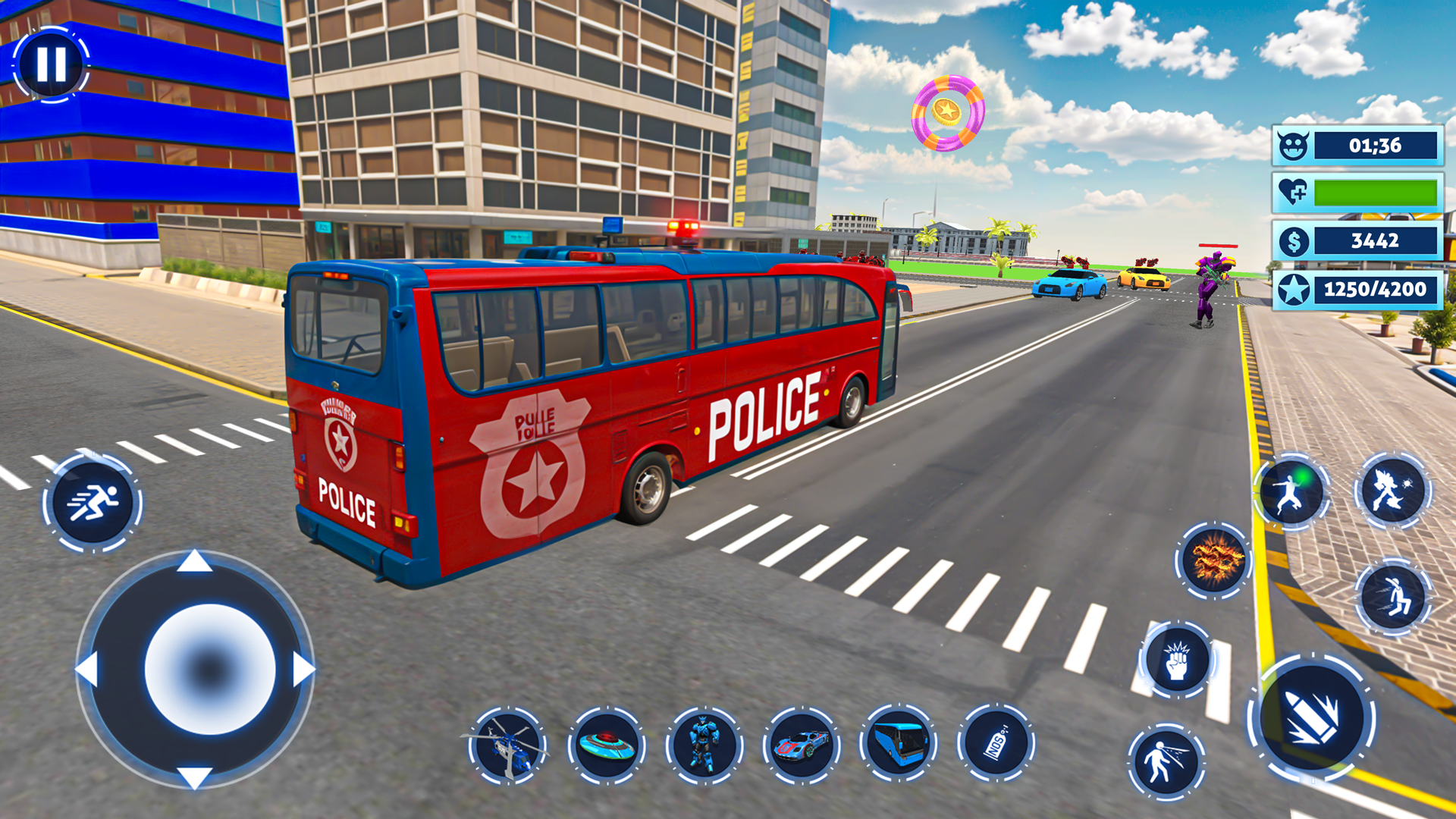Use the green energy throw ability
This screenshot has height=819, width=1456.
1293,493
